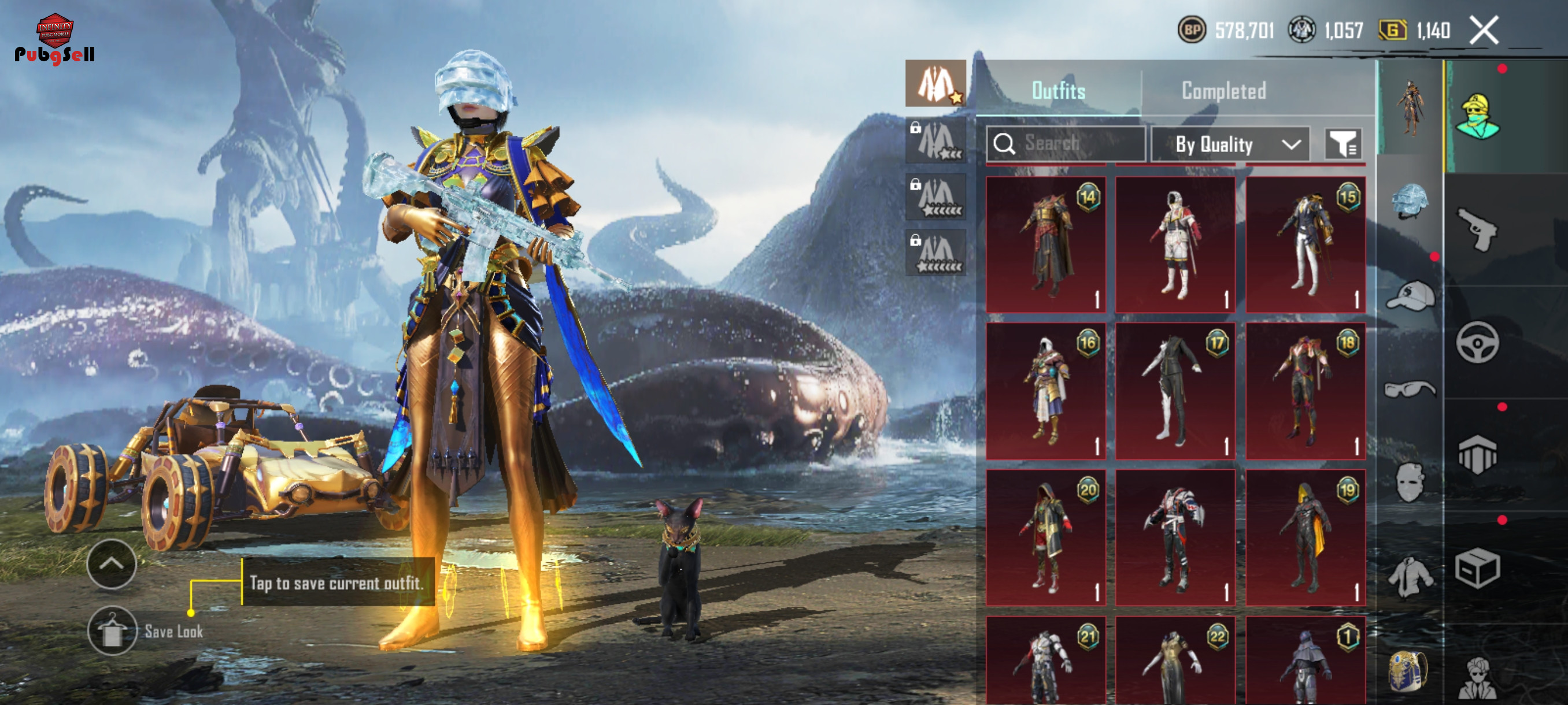Open the steering wheel vehicle section

pyautogui.click(x=1478, y=343)
